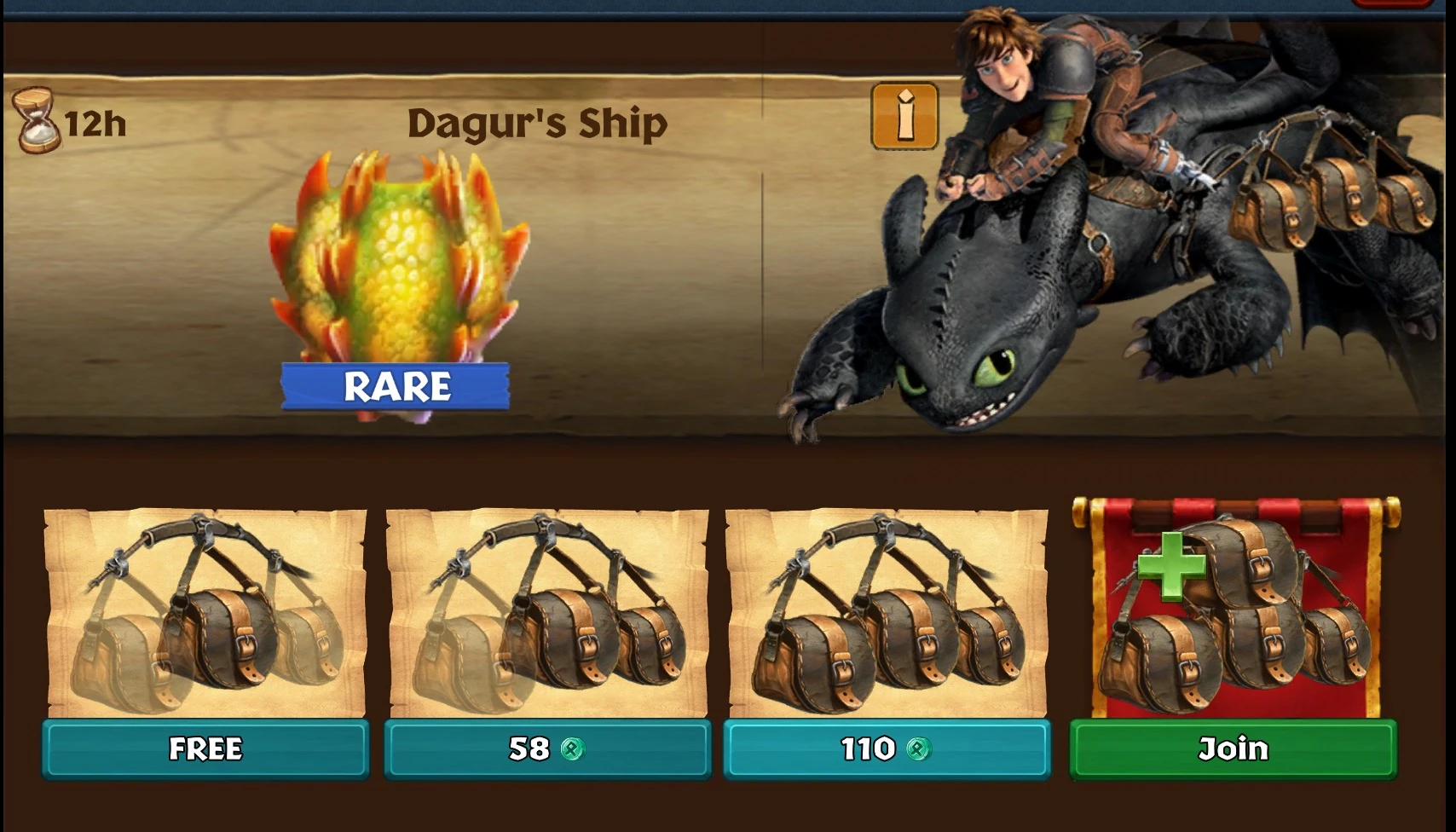This screenshot has height=832, width=1456.
Task: Click the 12h countdown label
Action: pyautogui.click(x=95, y=124)
